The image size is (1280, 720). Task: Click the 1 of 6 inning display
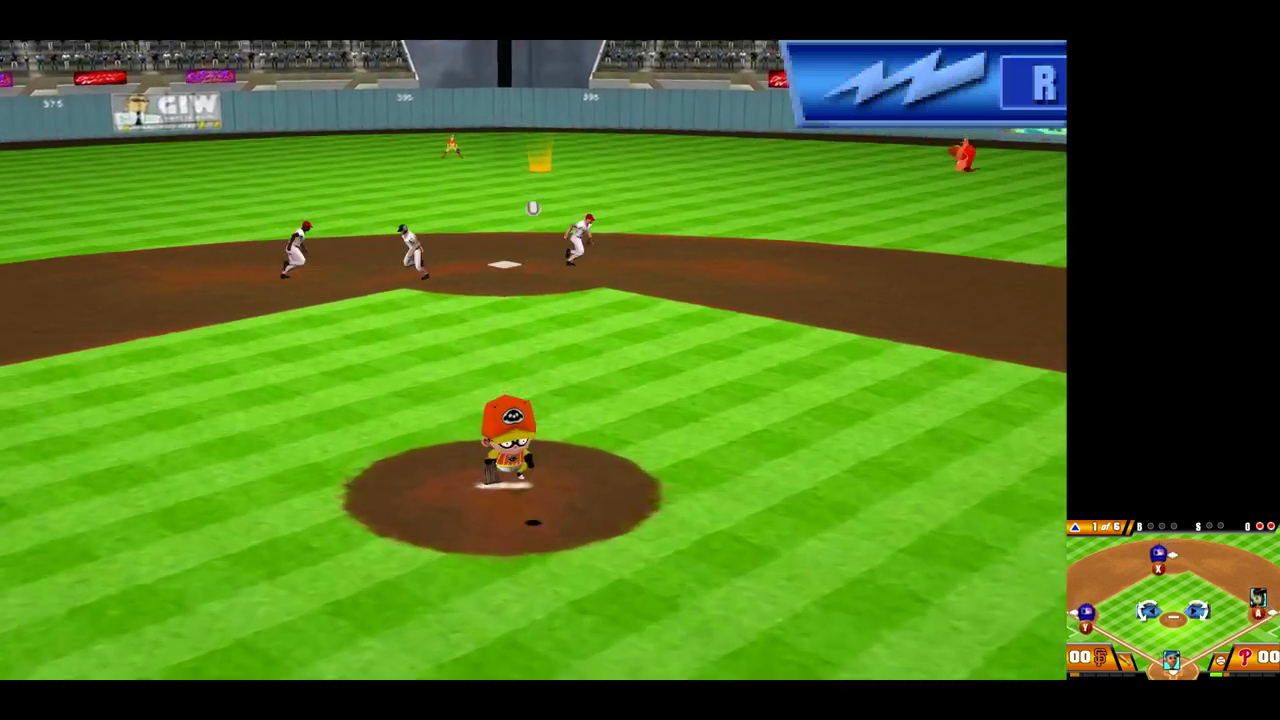[1105, 526]
